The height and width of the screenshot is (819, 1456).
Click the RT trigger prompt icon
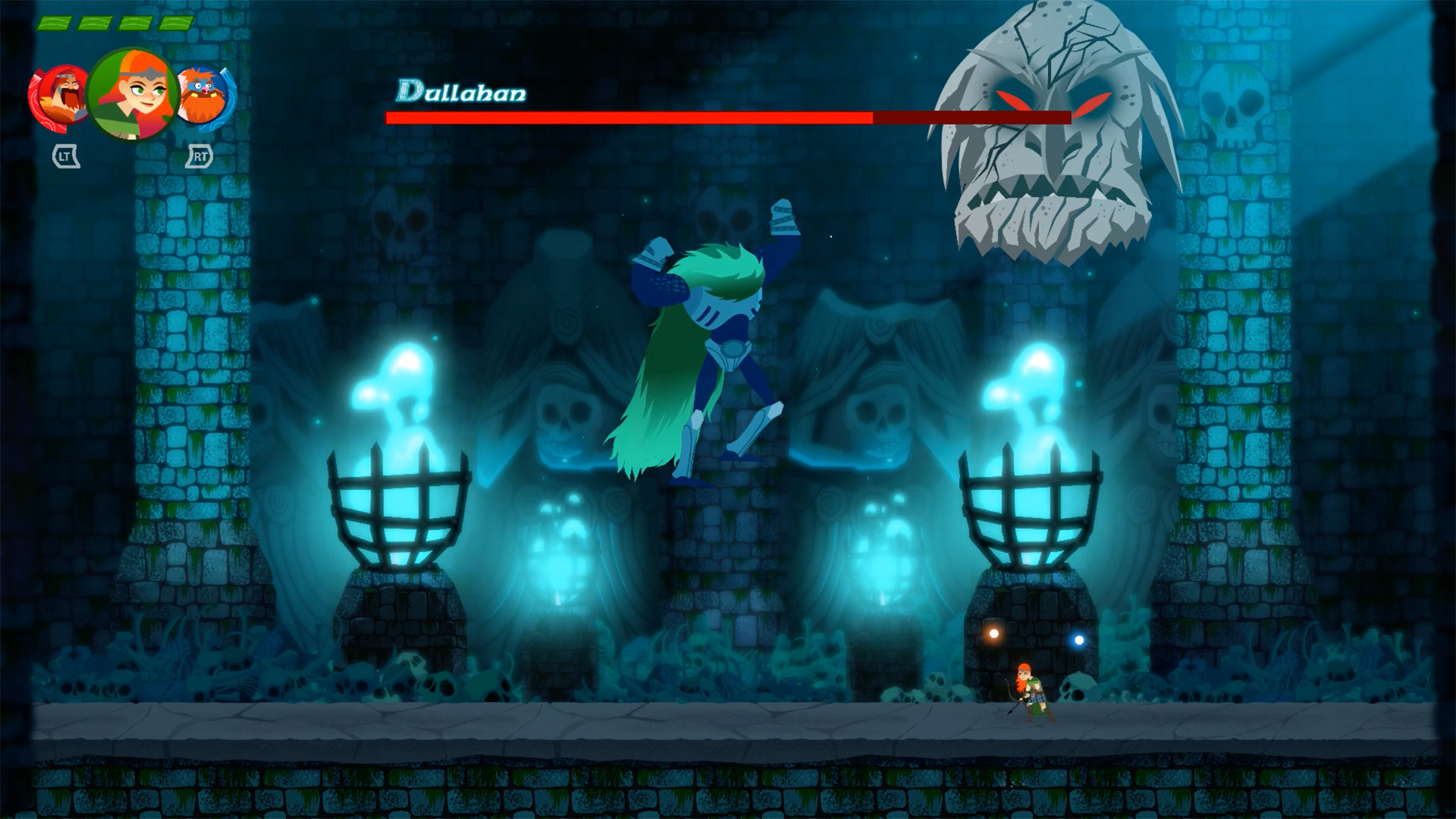pos(201,155)
